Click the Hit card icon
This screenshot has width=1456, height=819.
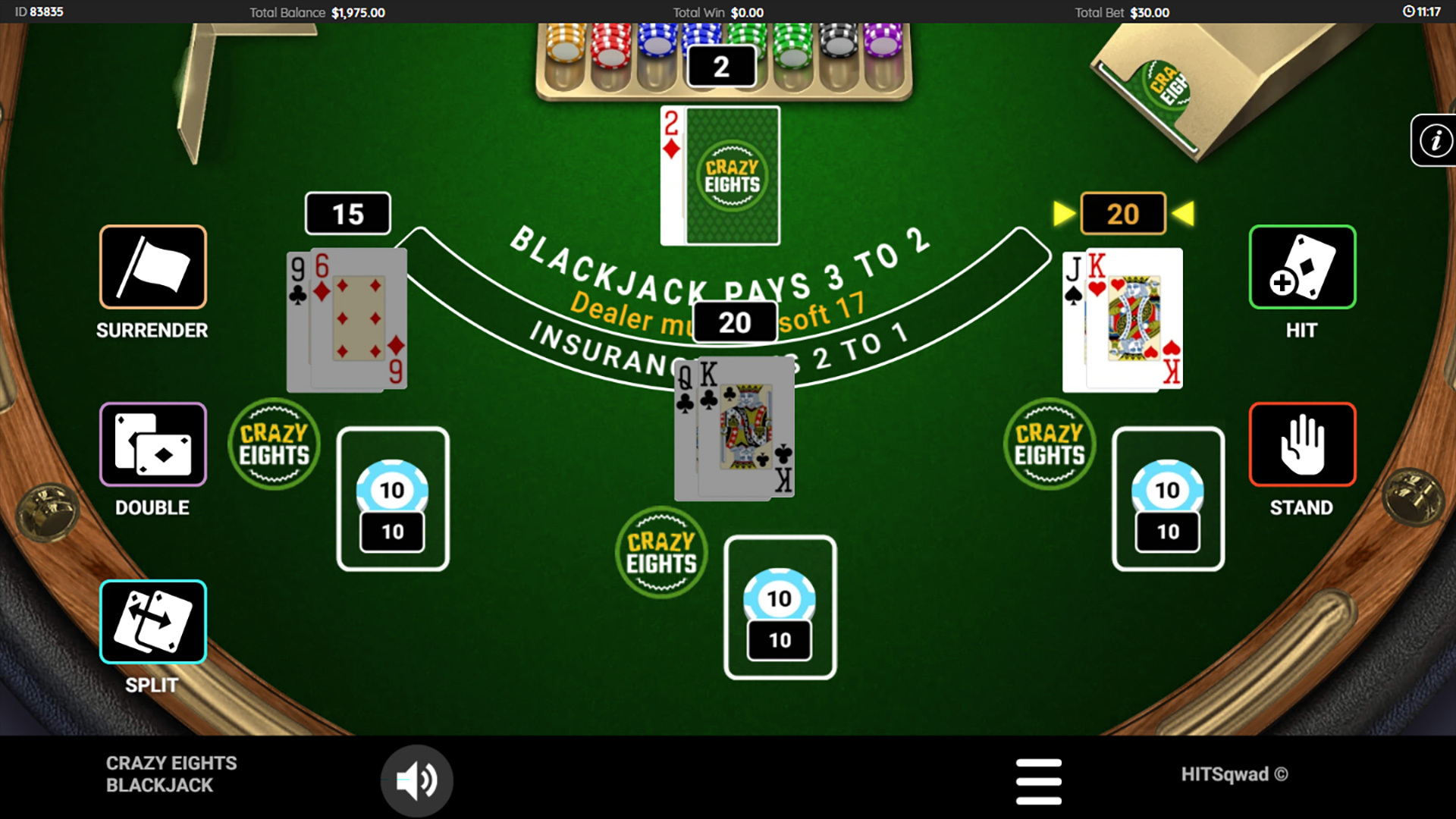(x=1301, y=267)
